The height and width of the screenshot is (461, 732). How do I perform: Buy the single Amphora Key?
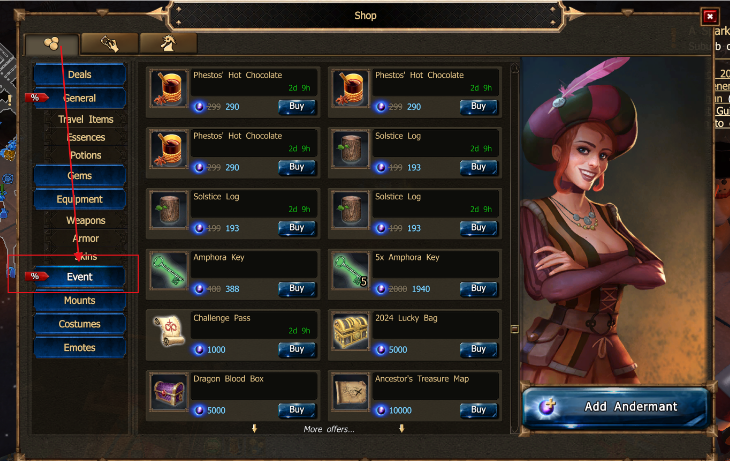[297, 288]
